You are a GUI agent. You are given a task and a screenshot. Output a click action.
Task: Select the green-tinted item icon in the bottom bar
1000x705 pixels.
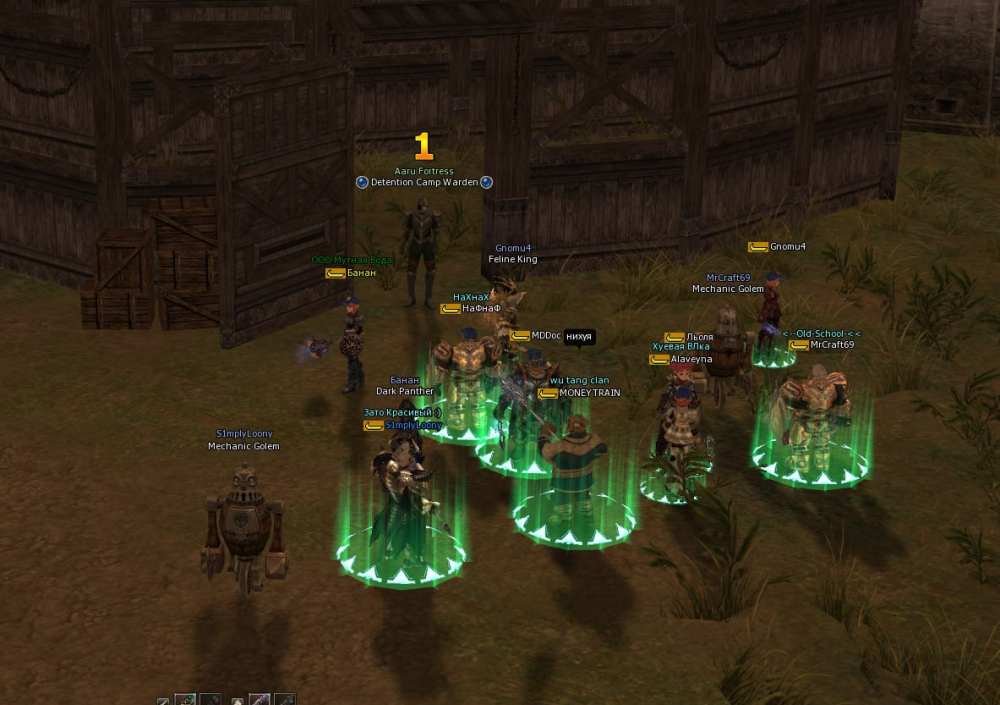tap(185, 700)
